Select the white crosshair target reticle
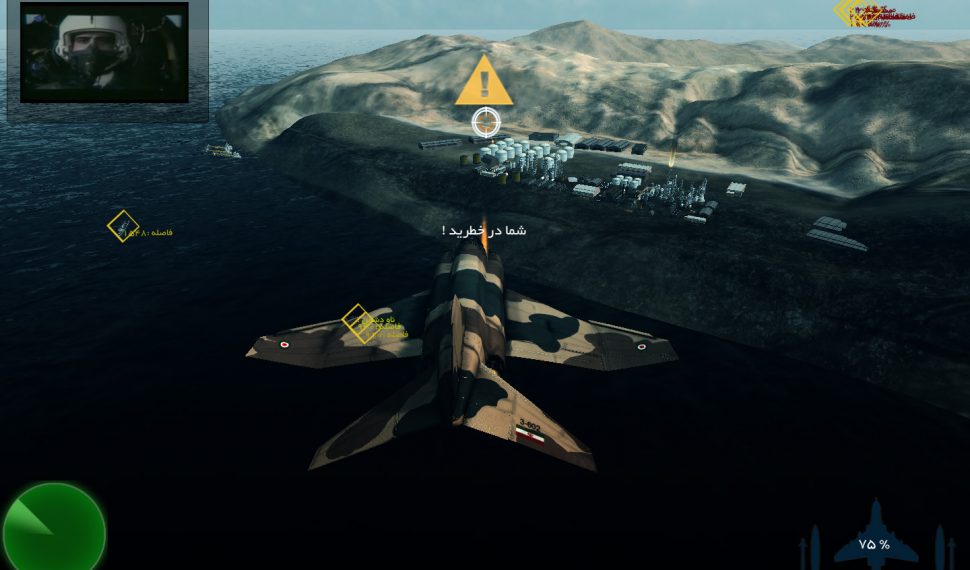Screen dimensions: 970x570 click(486, 122)
